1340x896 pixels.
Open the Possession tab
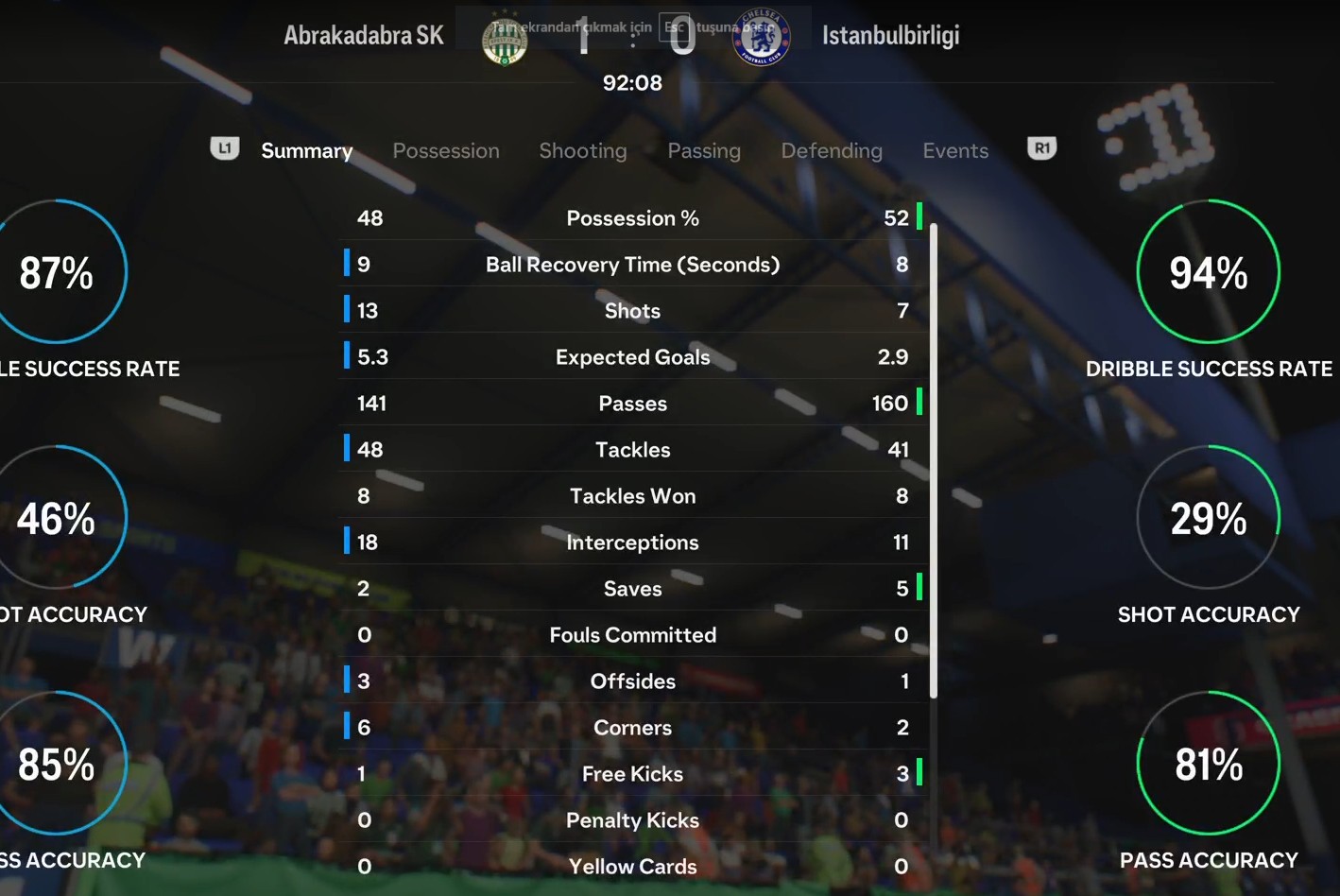click(x=446, y=151)
